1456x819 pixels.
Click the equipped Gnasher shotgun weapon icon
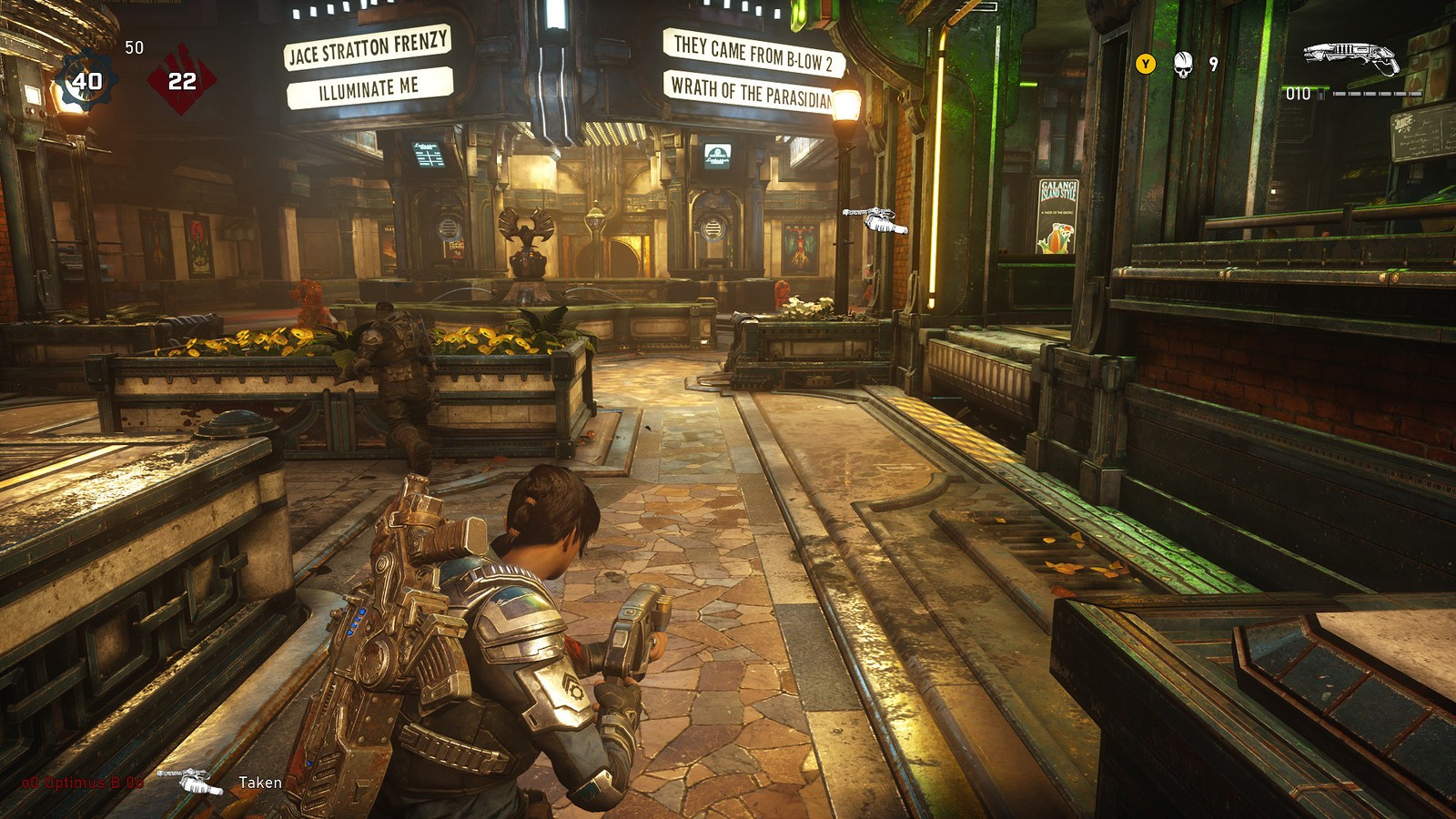[x=1350, y=56]
